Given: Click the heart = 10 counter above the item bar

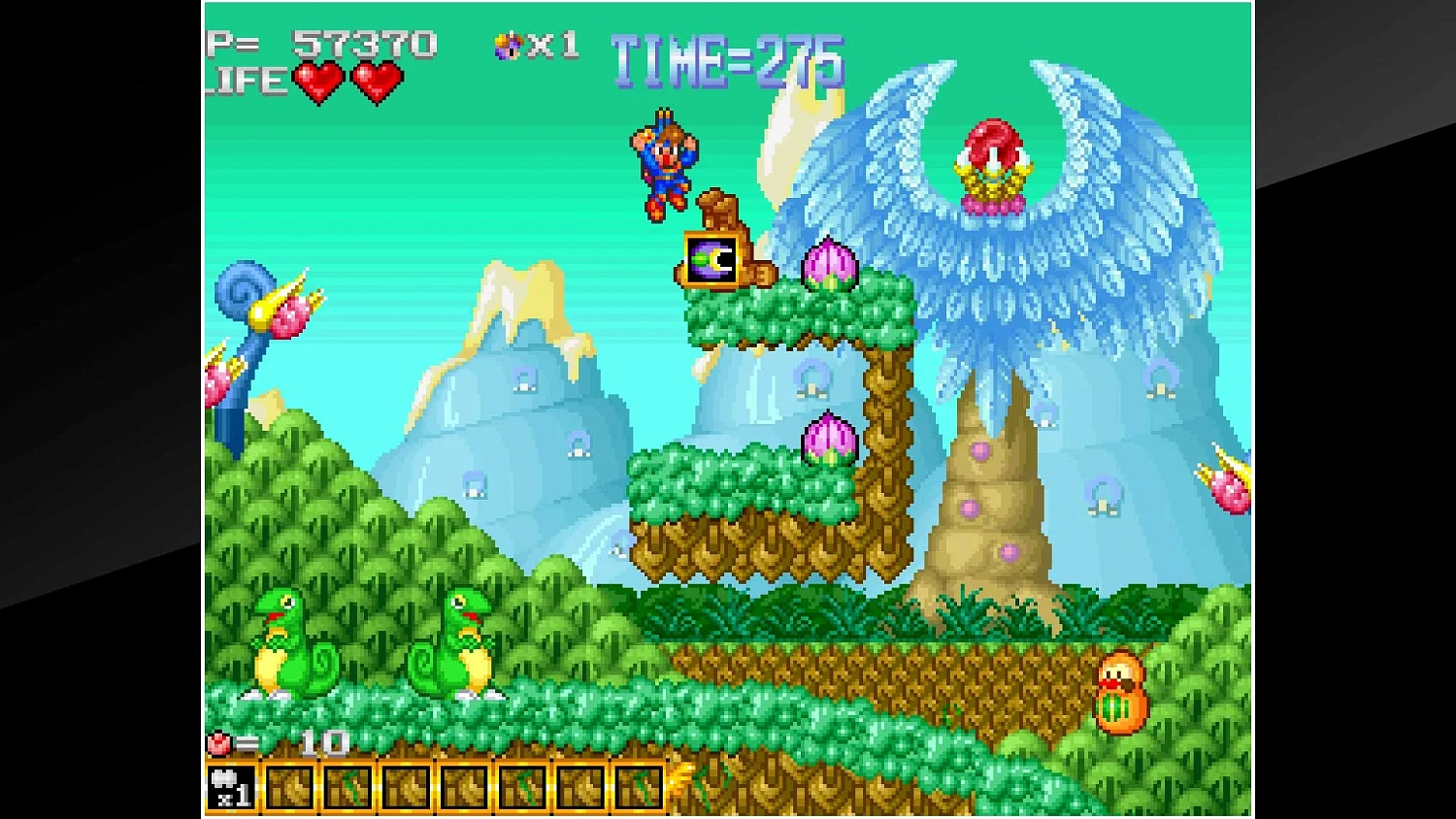Looking at the screenshot, I should [x=277, y=745].
